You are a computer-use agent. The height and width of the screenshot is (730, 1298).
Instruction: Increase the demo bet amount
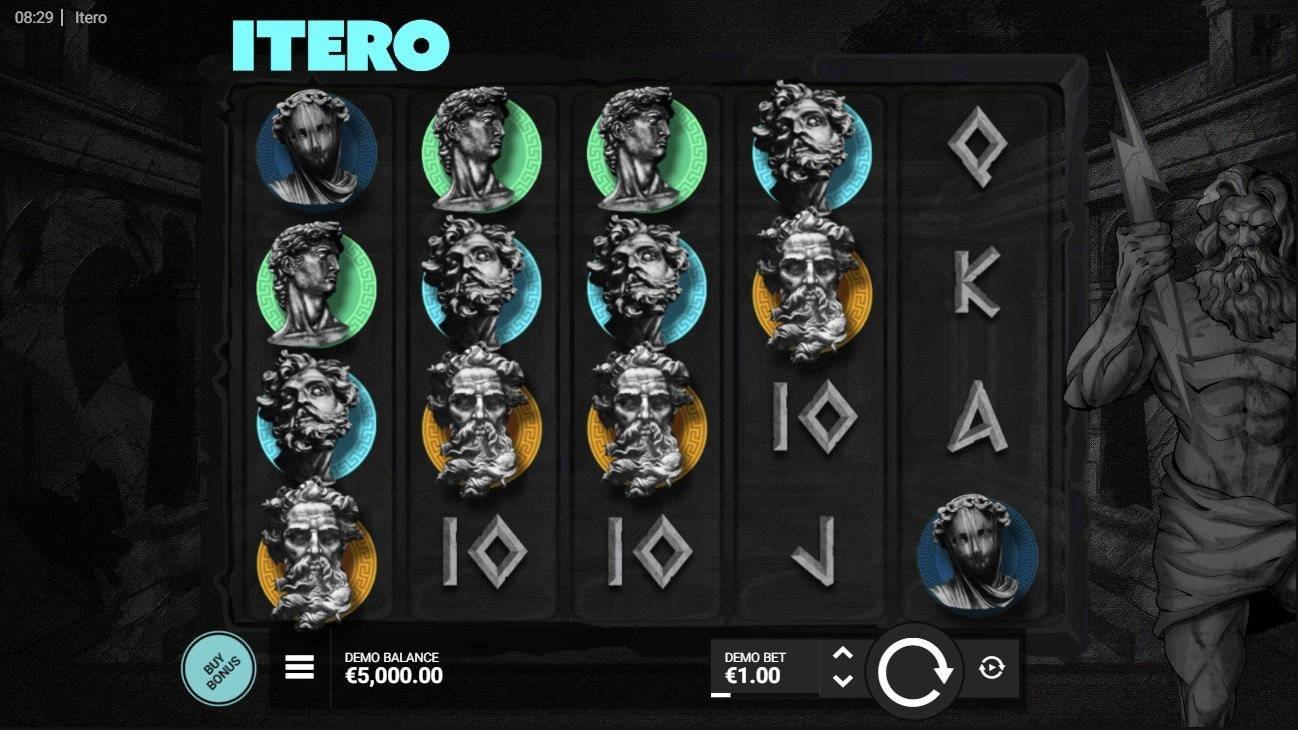coord(843,654)
